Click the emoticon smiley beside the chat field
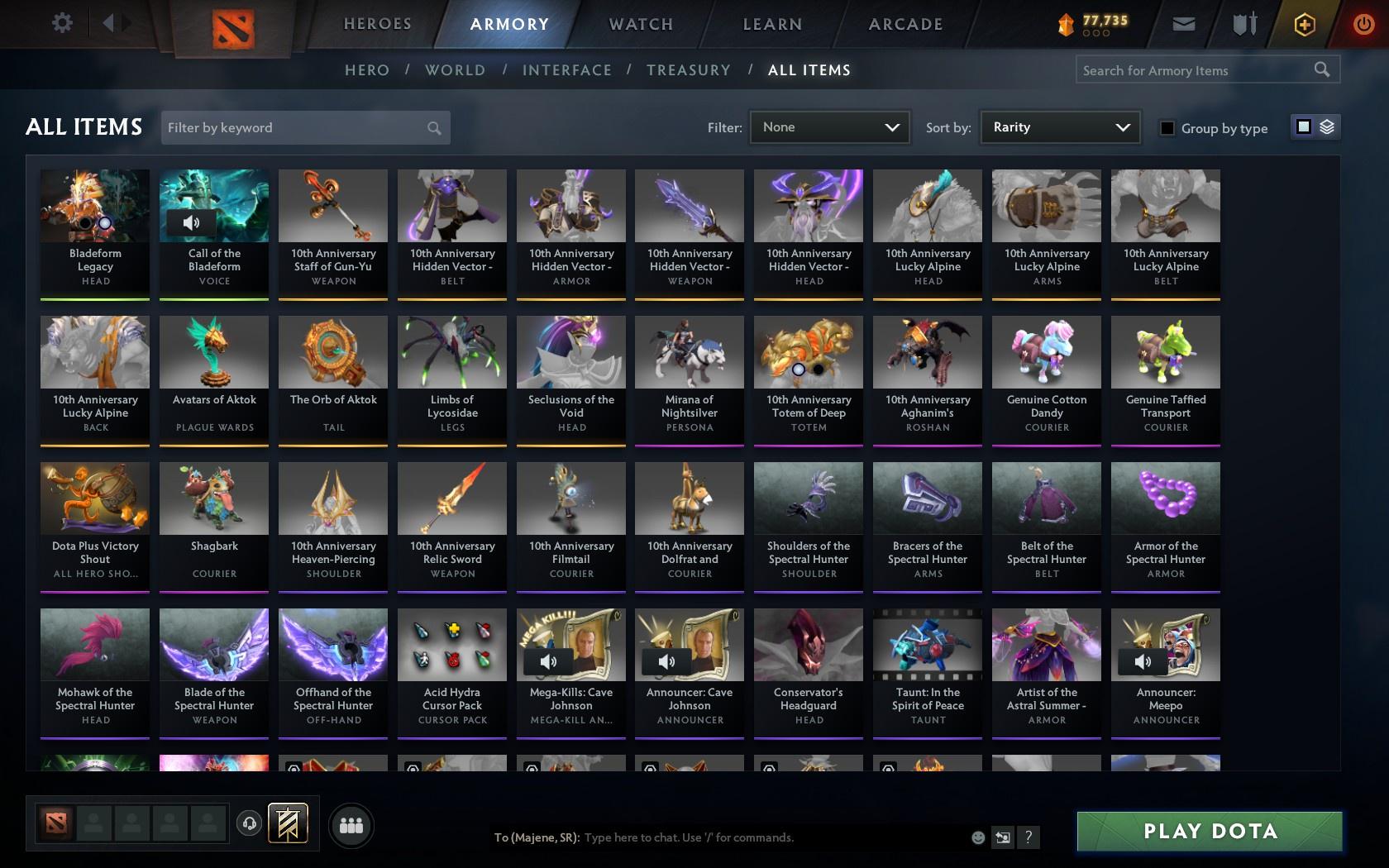This screenshot has height=868, width=1389. point(978,837)
